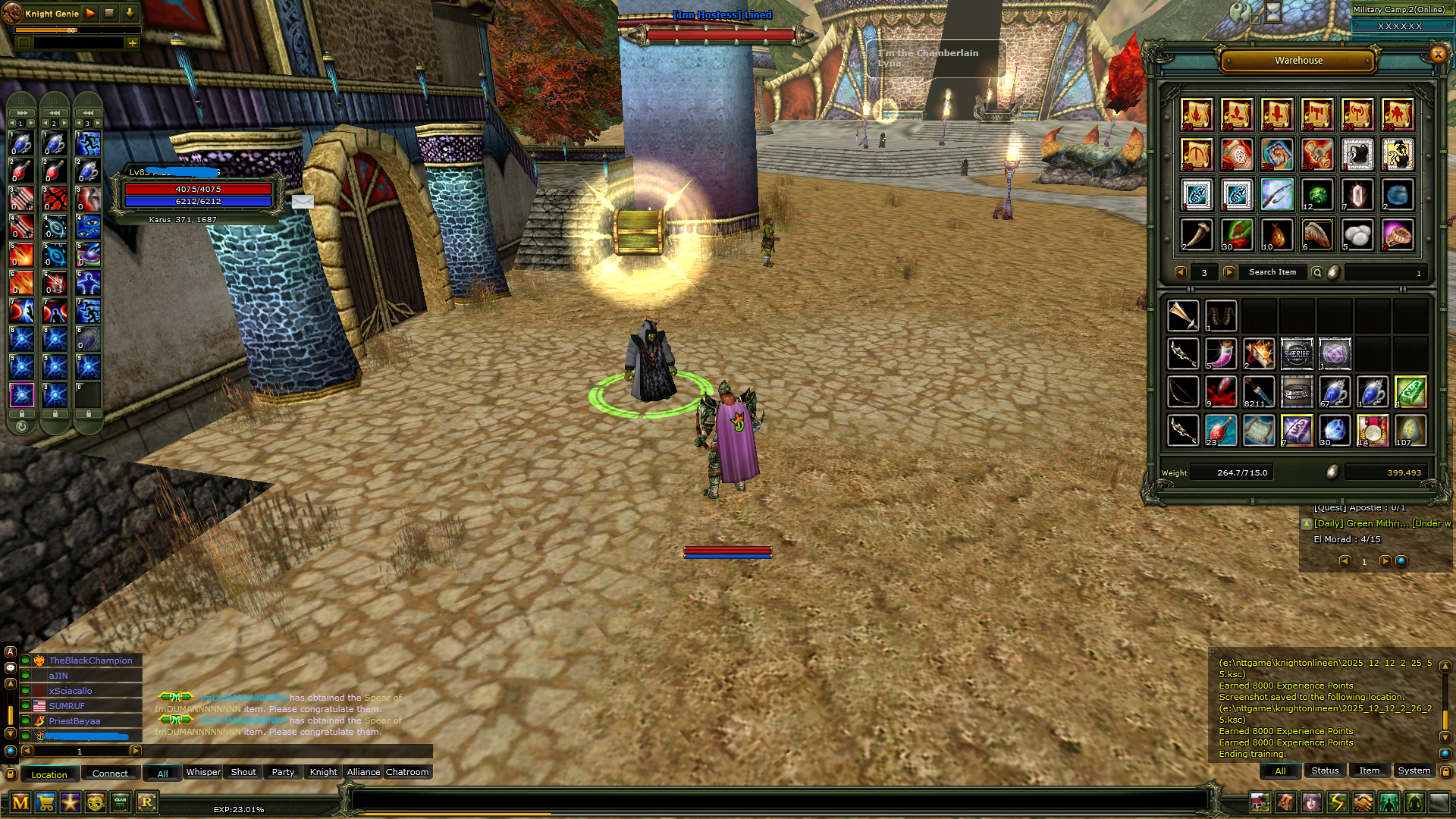Screen dimensions: 1456x819
Task: Go to the next warehouse page
Action: pyautogui.click(x=1229, y=272)
